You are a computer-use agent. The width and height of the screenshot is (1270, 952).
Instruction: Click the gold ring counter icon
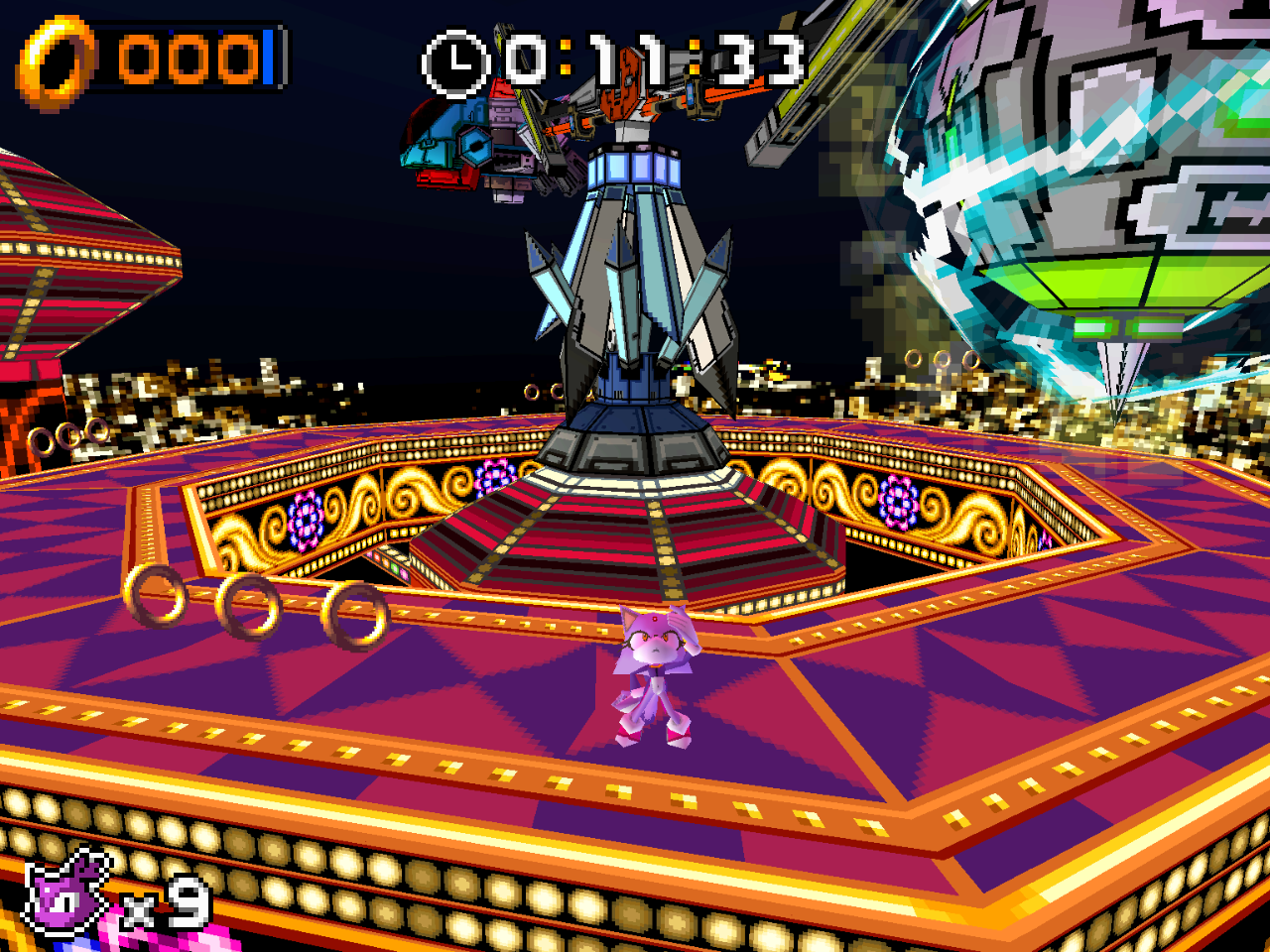click(56, 61)
